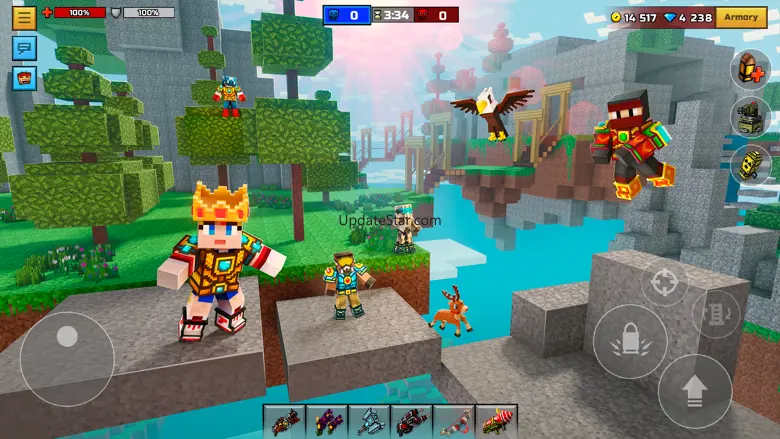Select the purple dual pistols slot
This screenshot has height=439, width=780.
click(x=327, y=421)
